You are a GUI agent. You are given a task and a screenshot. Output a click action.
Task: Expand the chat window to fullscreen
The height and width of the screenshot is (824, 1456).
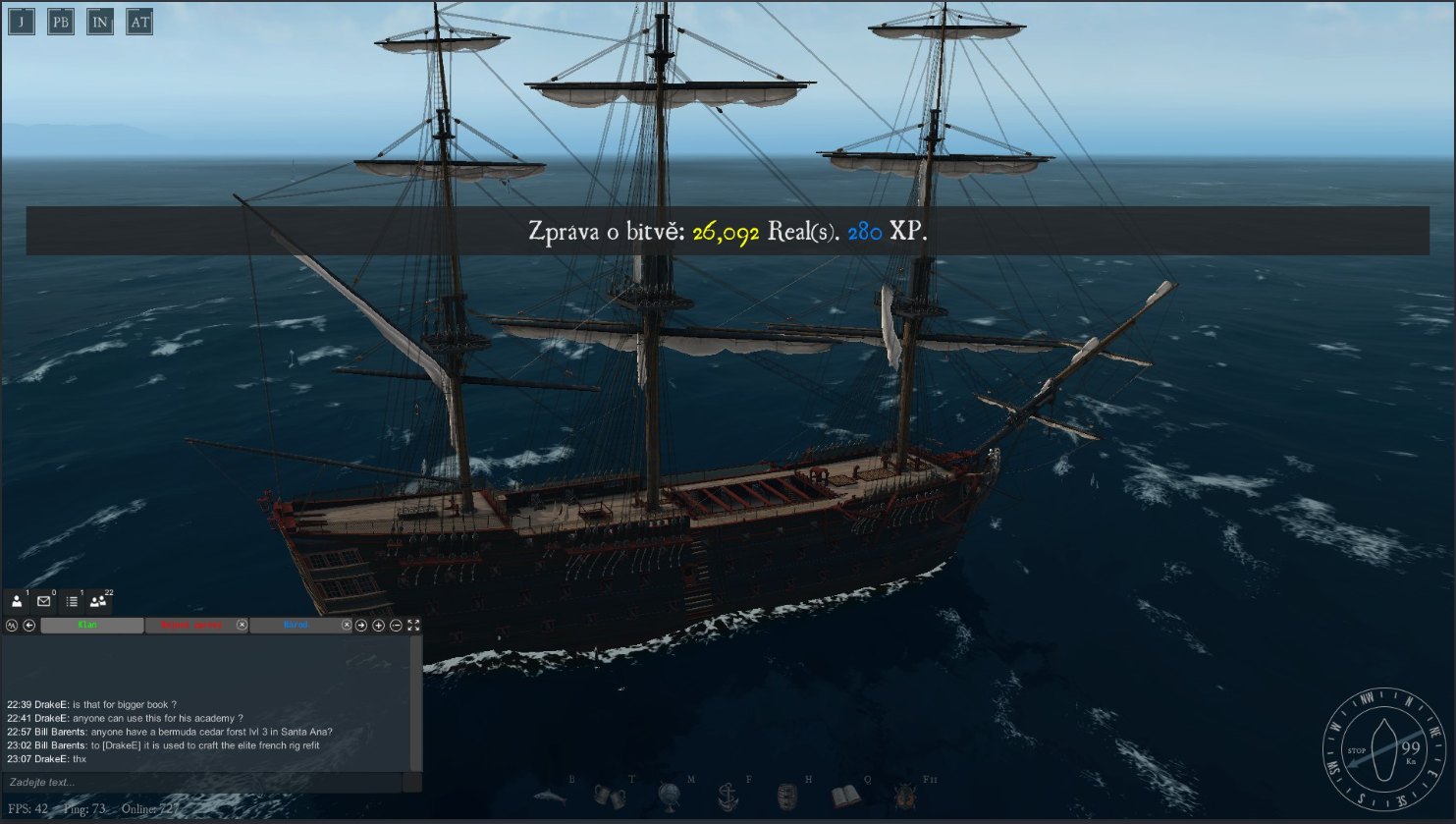coord(413,625)
